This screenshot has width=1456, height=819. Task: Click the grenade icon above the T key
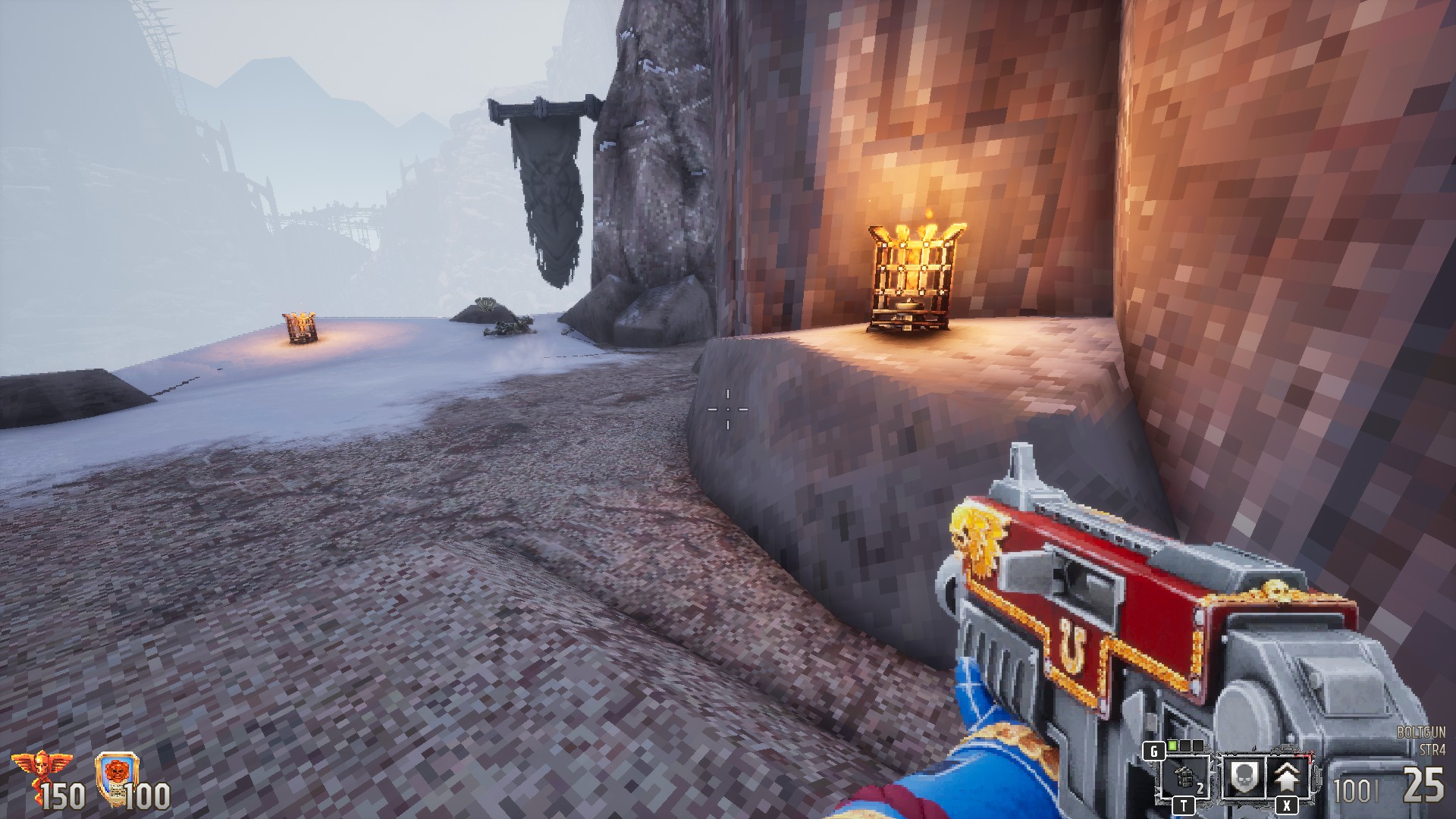click(1184, 775)
